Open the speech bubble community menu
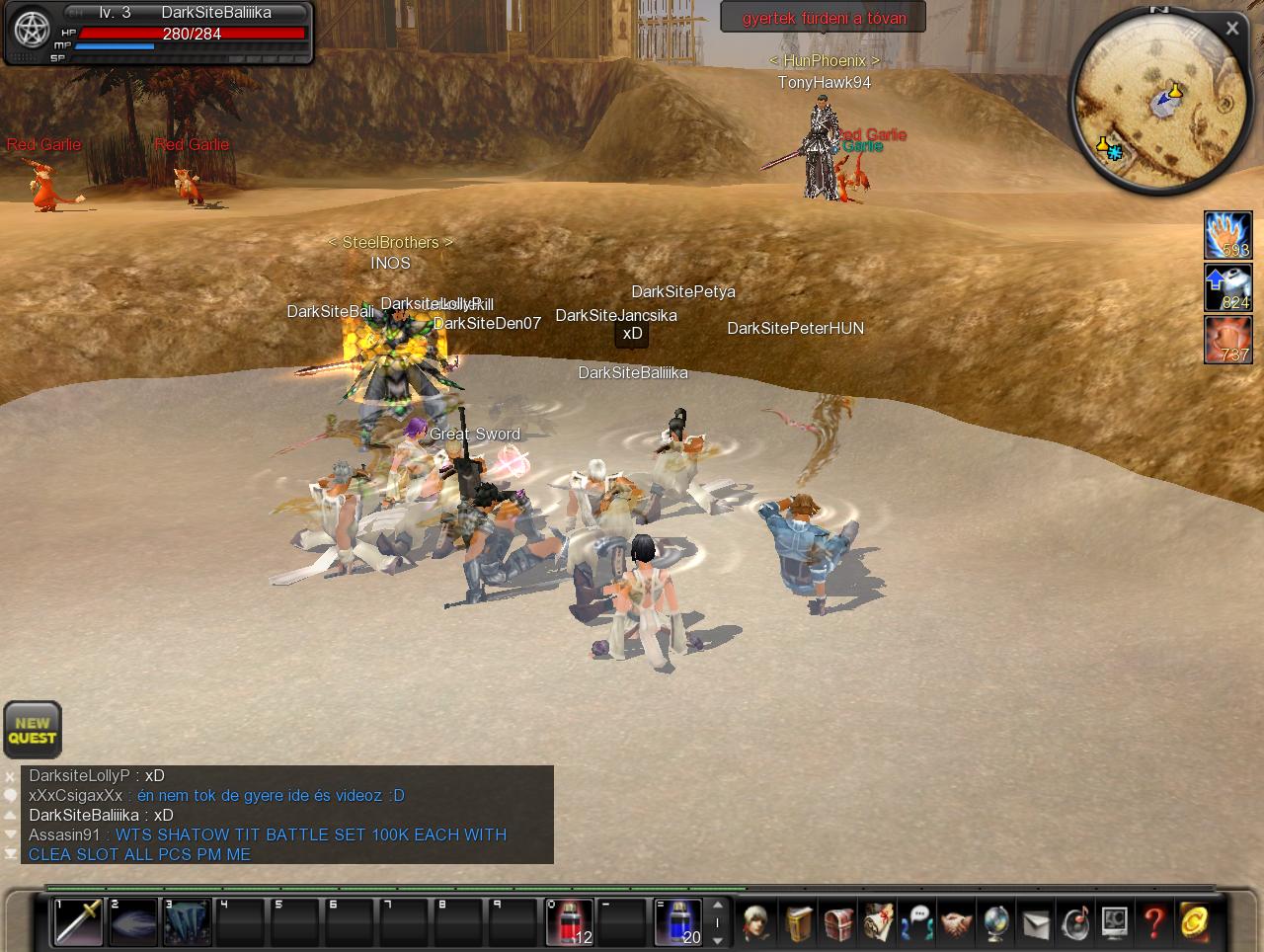This screenshot has height=952, width=1264. click(x=917, y=923)
